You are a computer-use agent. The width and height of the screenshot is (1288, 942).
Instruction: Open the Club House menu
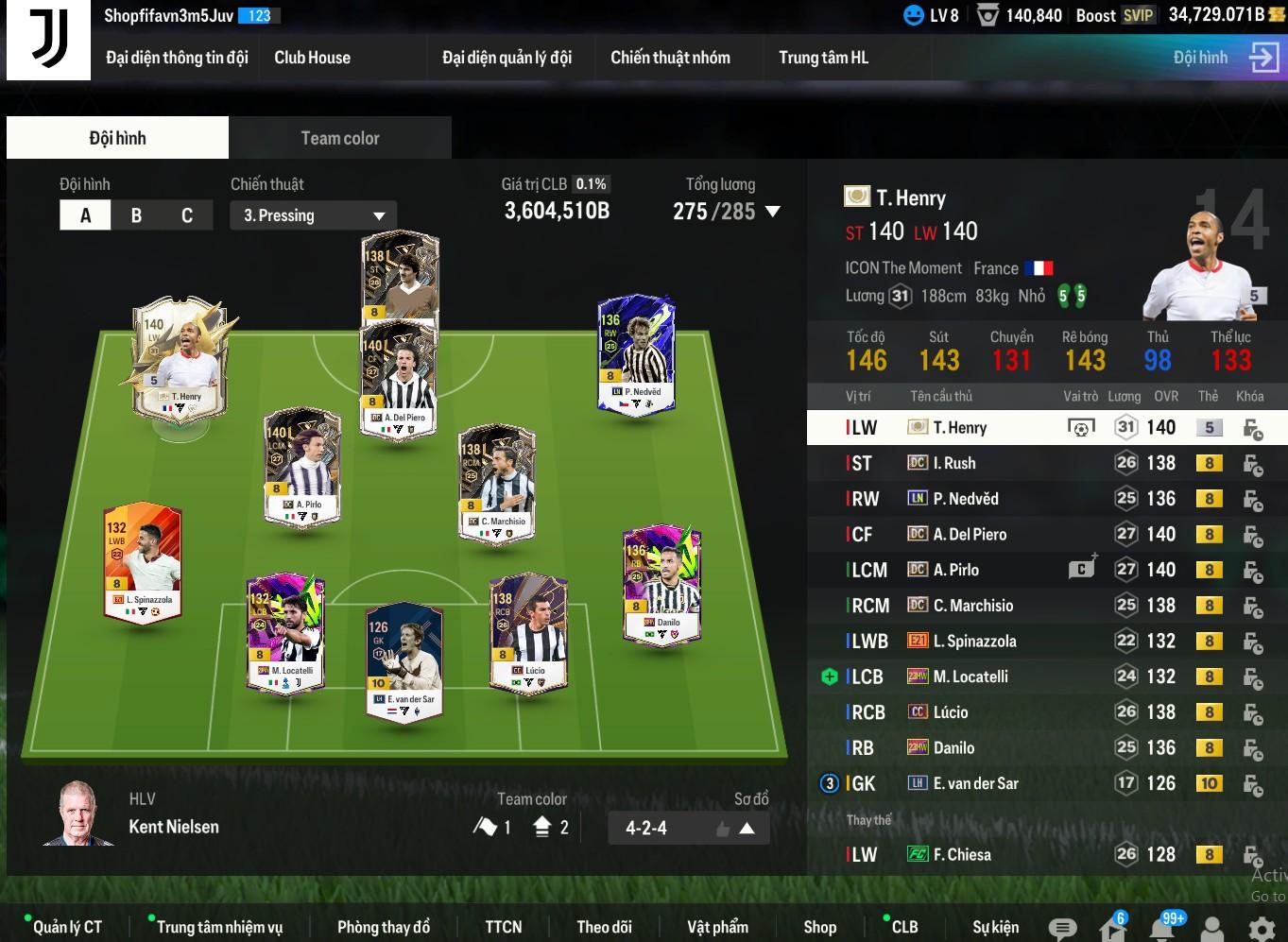(x=312, y=58)
